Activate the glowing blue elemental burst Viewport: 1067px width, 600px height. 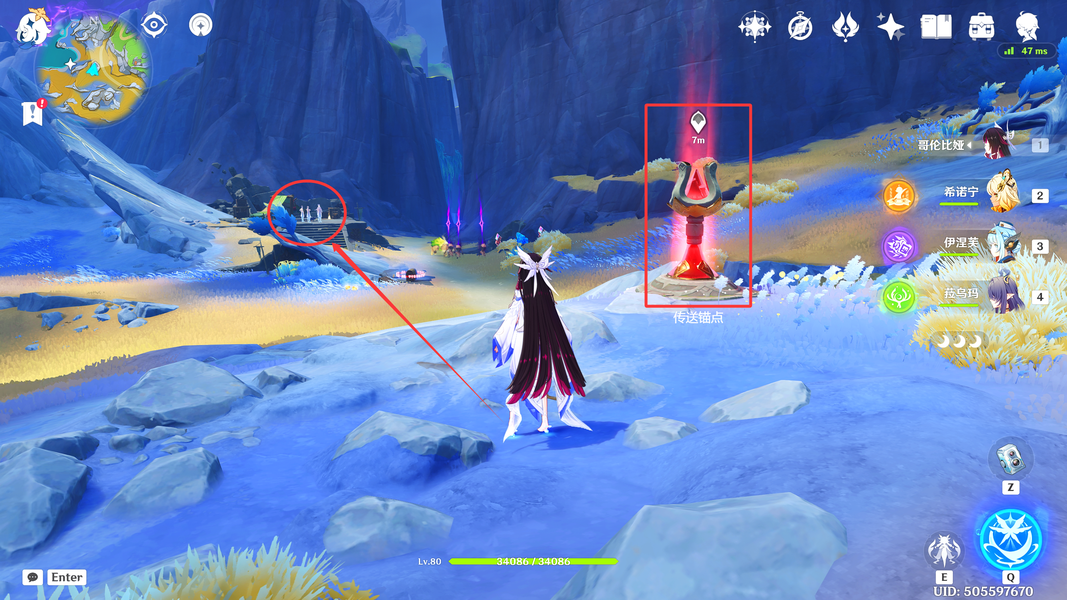click(1010, 538)
